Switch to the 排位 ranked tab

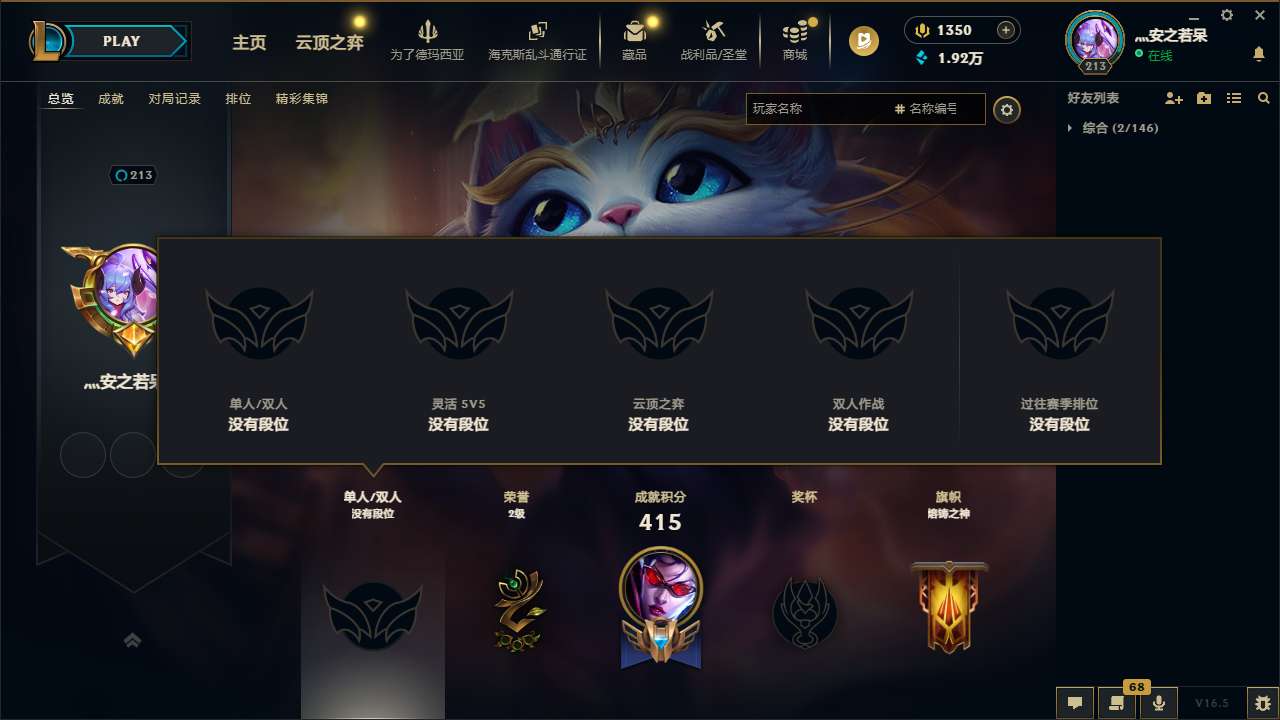239,99
